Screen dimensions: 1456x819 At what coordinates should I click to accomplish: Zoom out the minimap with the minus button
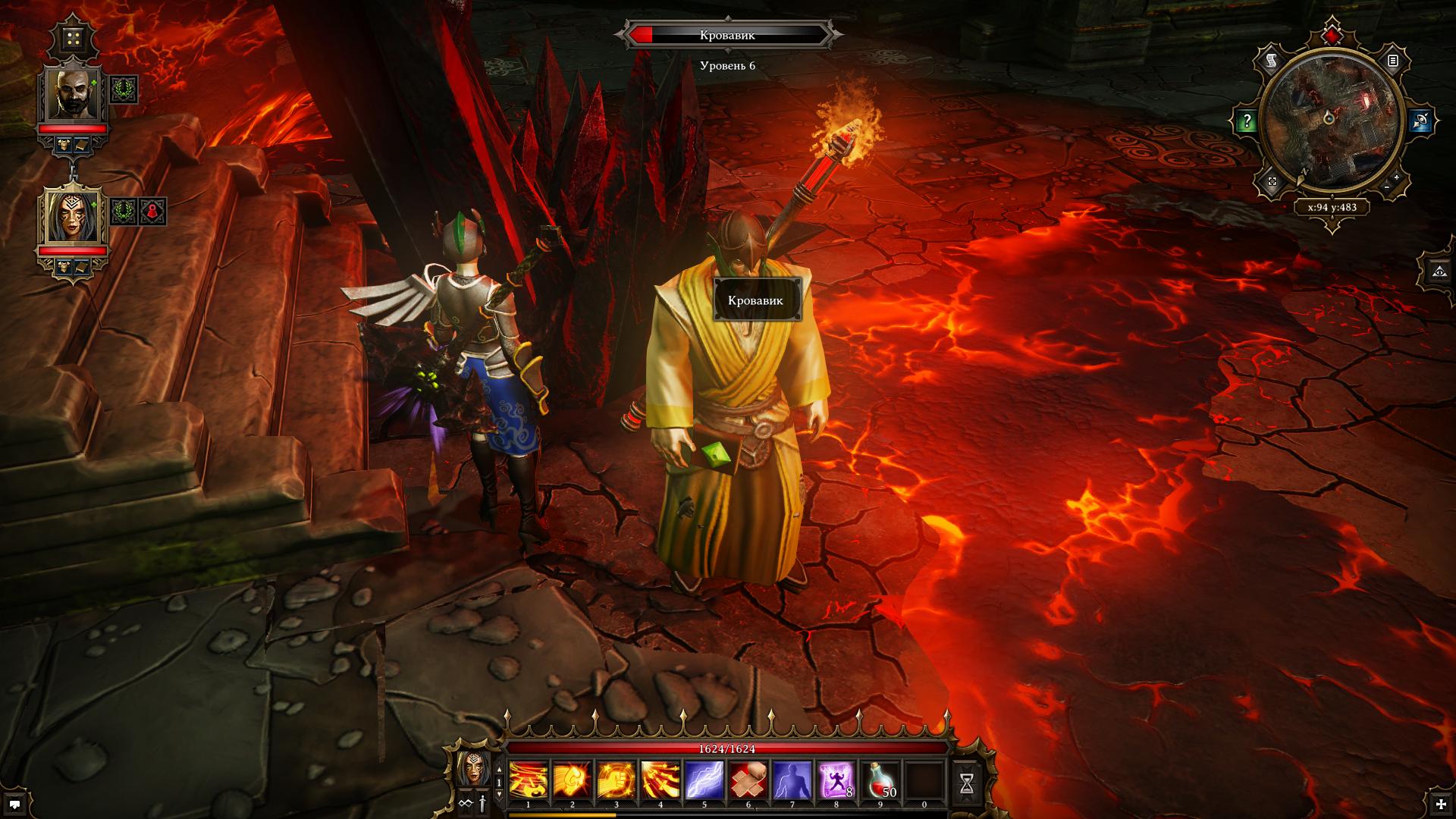1386,187
